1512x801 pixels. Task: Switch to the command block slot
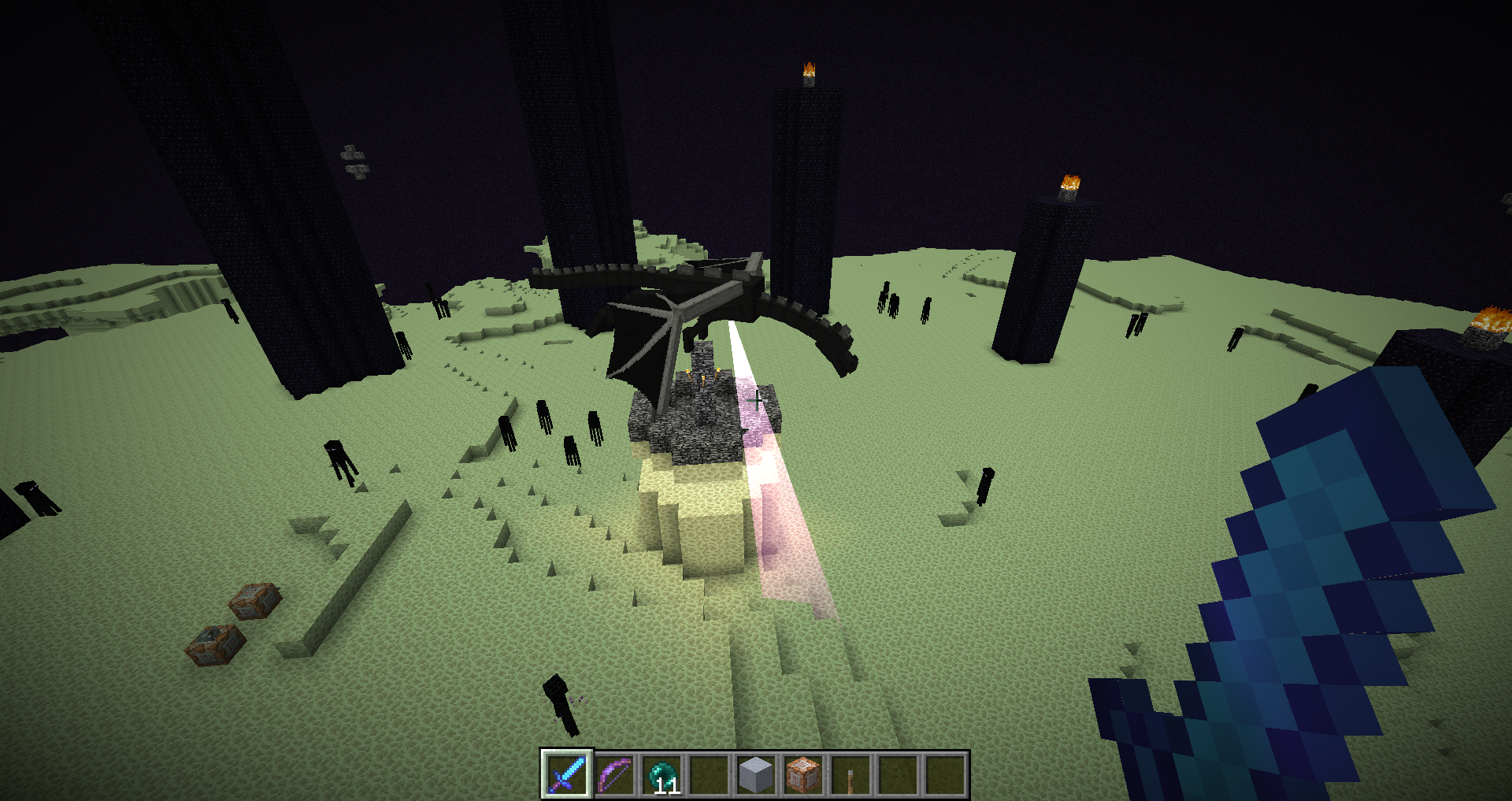803,774
